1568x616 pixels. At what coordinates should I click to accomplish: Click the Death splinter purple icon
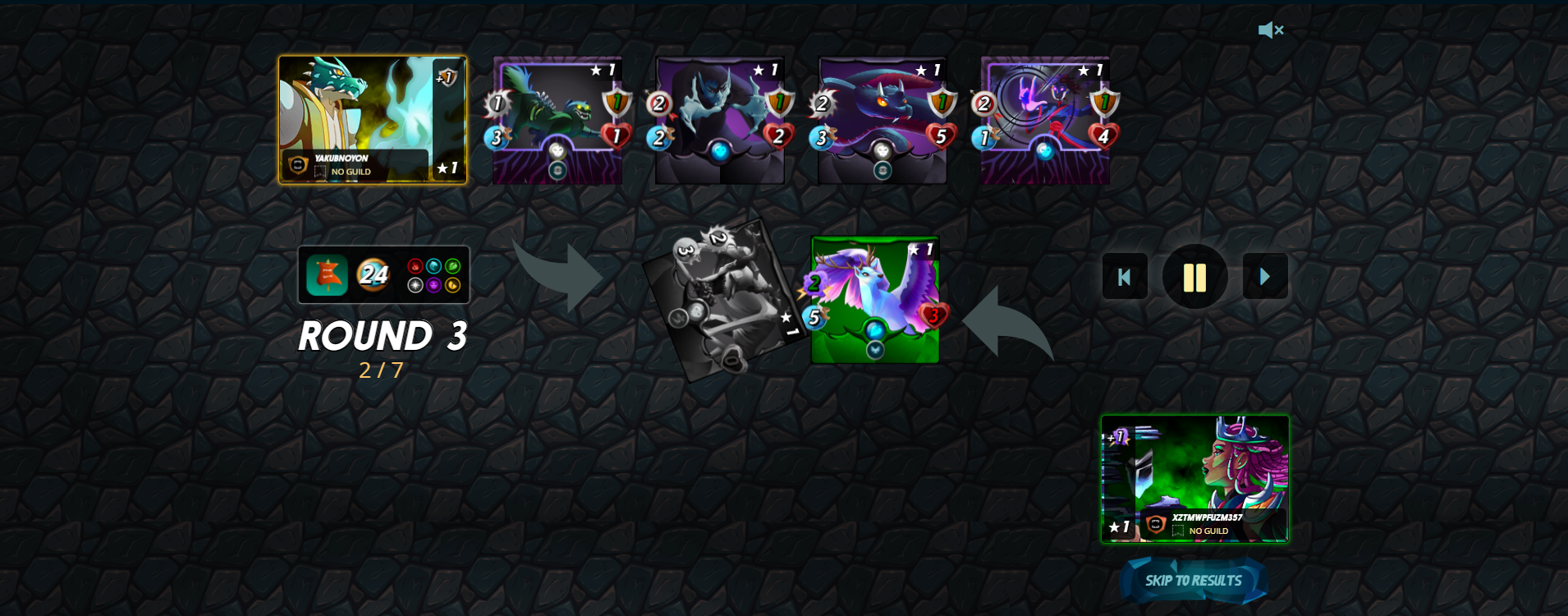(433, 285)
